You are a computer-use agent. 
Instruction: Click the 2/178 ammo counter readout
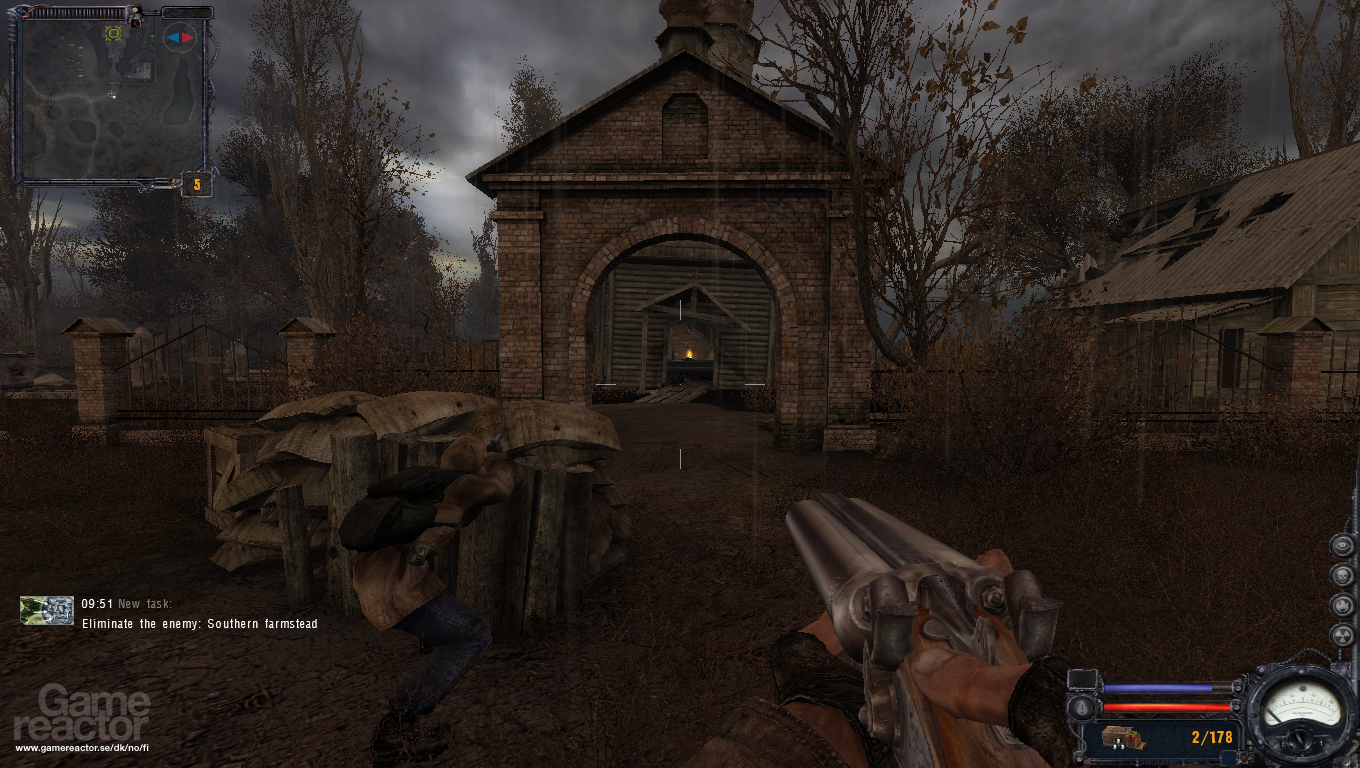1211,737
